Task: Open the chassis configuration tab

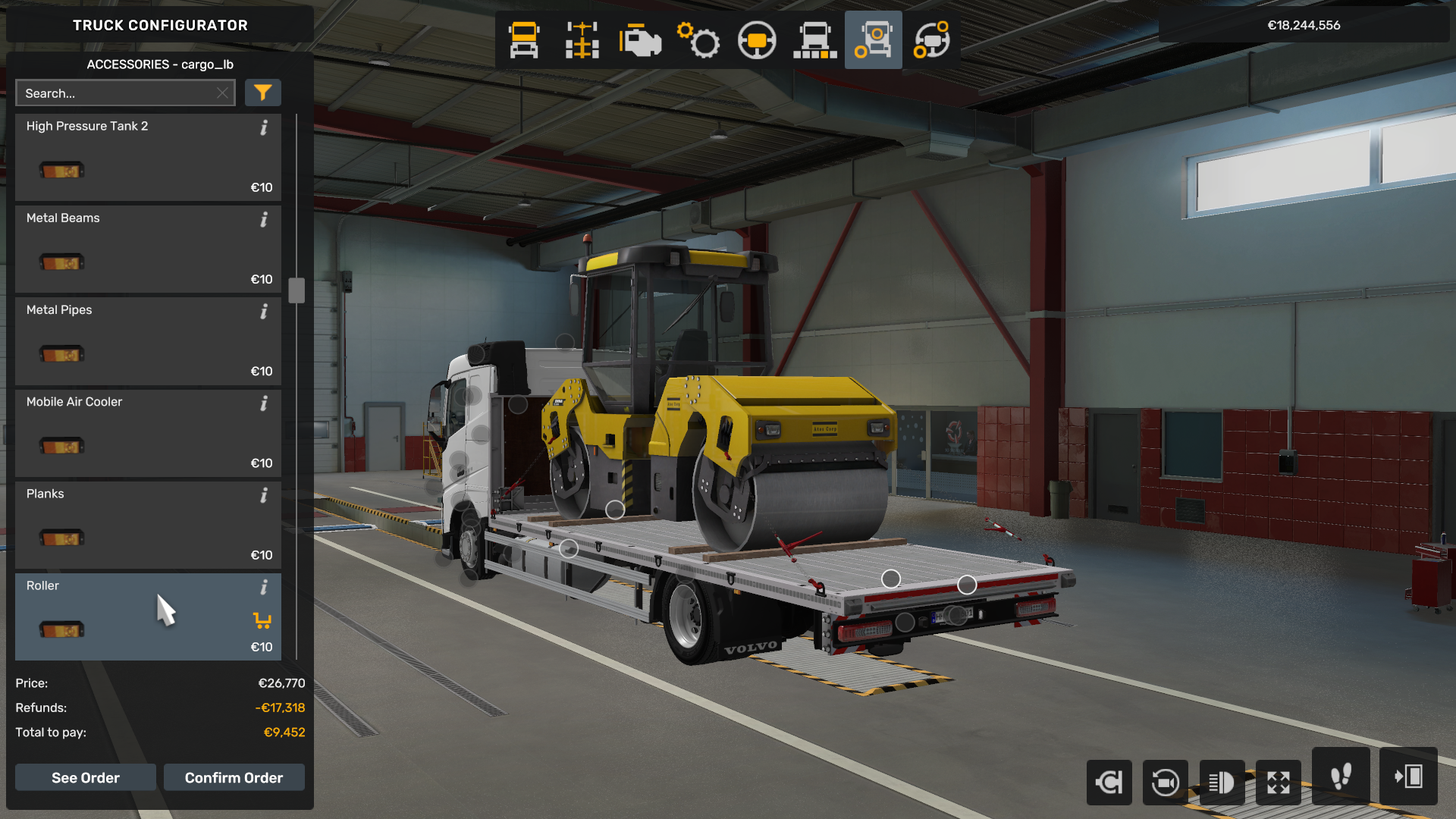Action: tap(582, 40)
